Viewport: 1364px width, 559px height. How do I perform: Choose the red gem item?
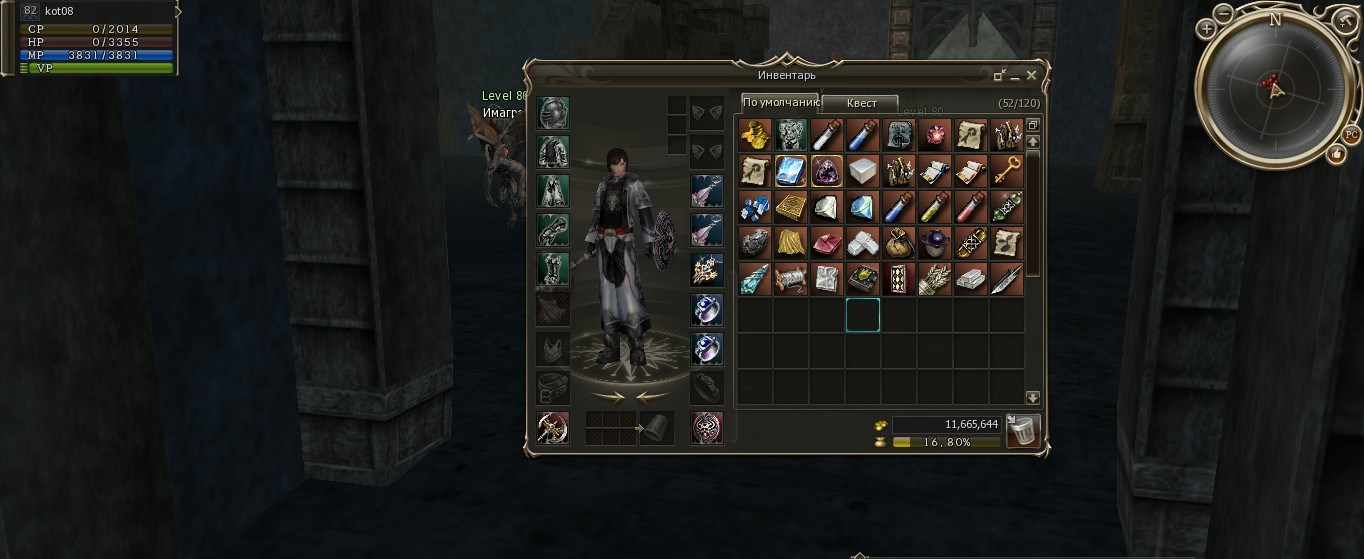coord(934,135)
